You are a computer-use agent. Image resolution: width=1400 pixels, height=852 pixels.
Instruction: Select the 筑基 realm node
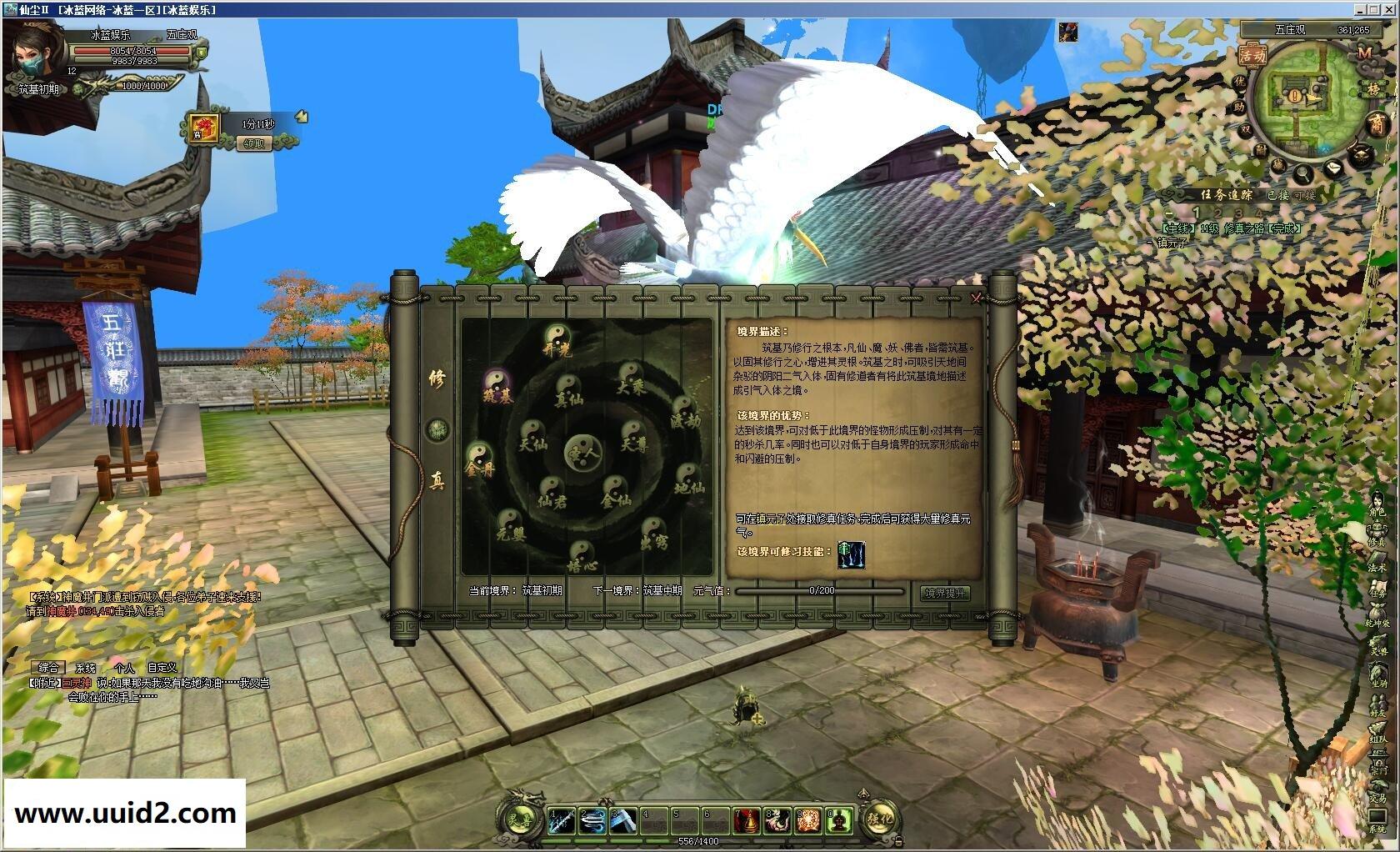click(x=497, y=386)
